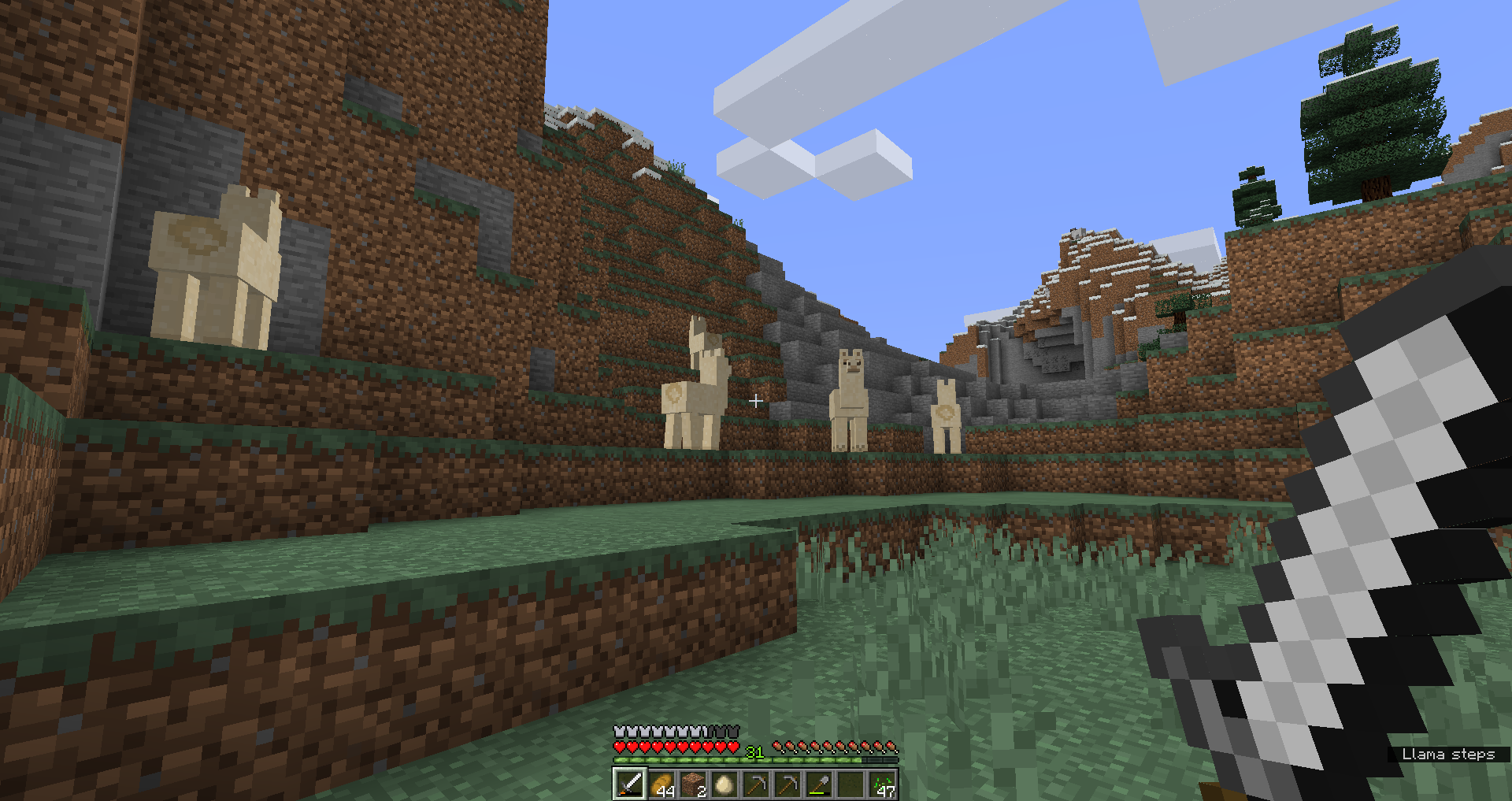
Task: Select the second pickaxe slot
Action: point(789,785)
